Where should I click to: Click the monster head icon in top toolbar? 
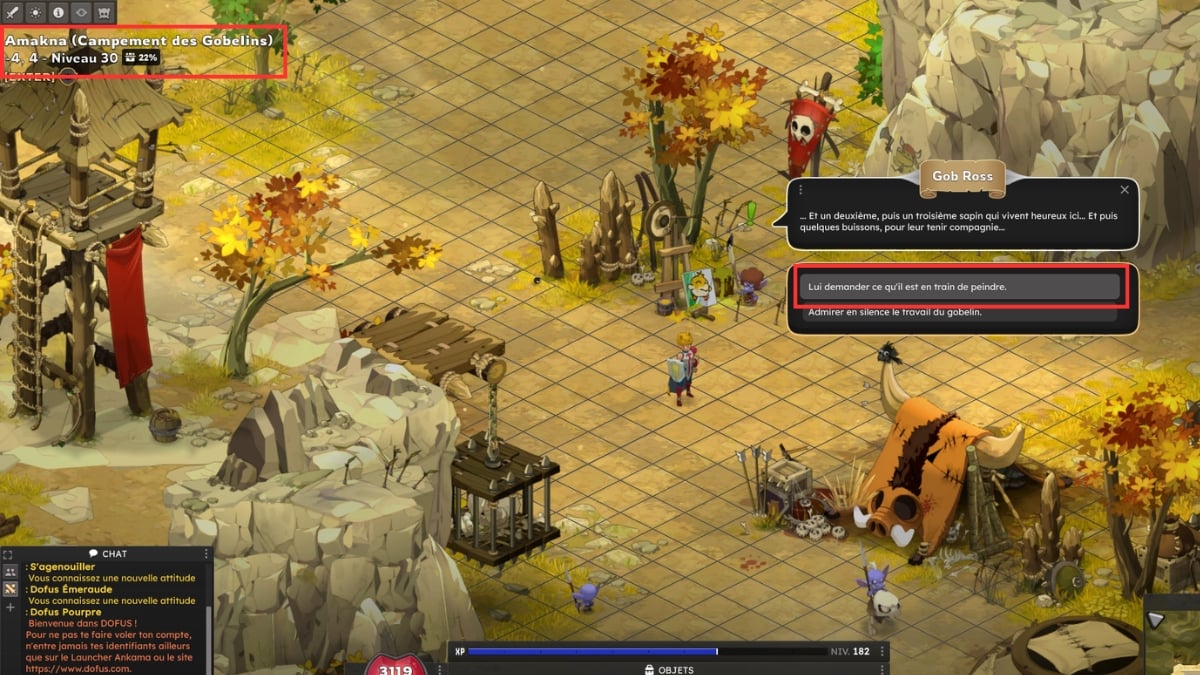105,12
